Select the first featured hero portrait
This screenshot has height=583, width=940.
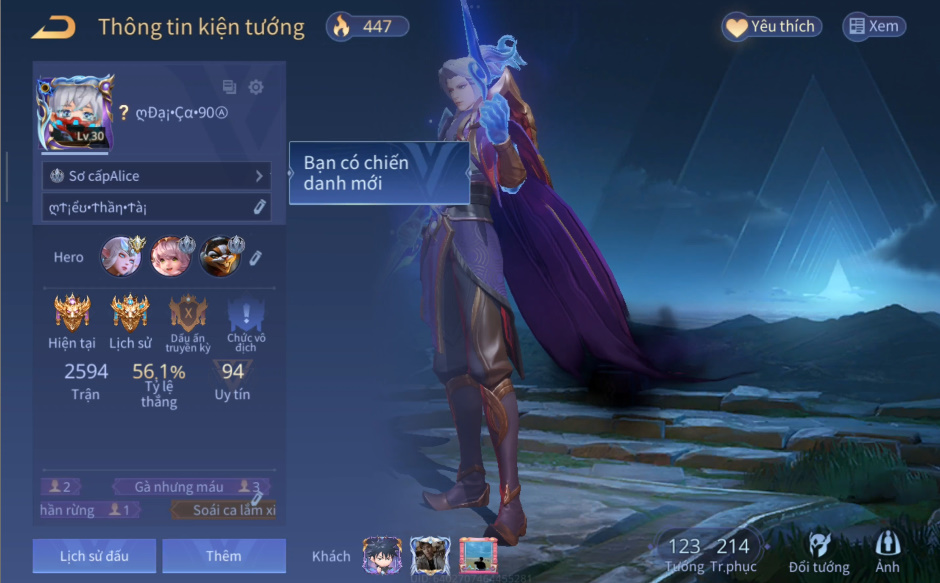tap(121, 257)
